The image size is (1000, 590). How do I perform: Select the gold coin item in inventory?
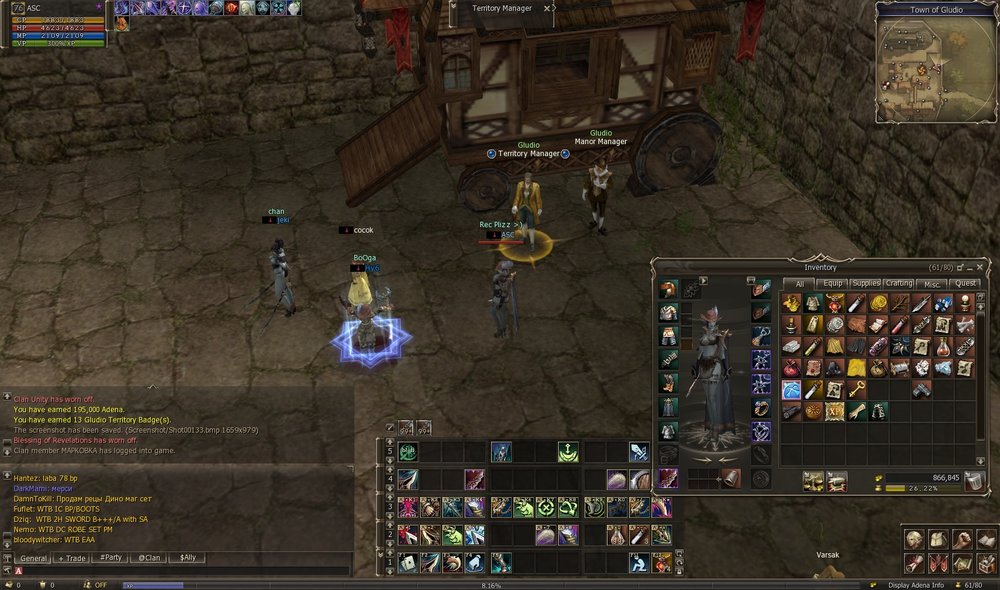(x=878, y=302)
